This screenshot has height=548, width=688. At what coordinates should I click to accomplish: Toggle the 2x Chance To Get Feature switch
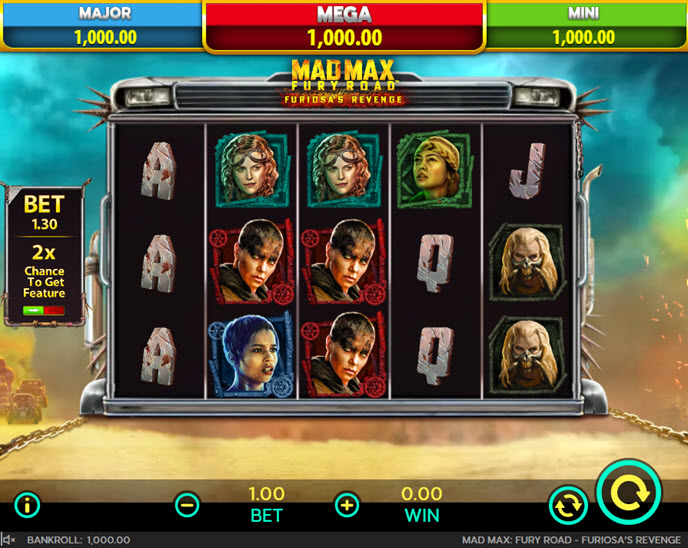(x=43, y=312)
